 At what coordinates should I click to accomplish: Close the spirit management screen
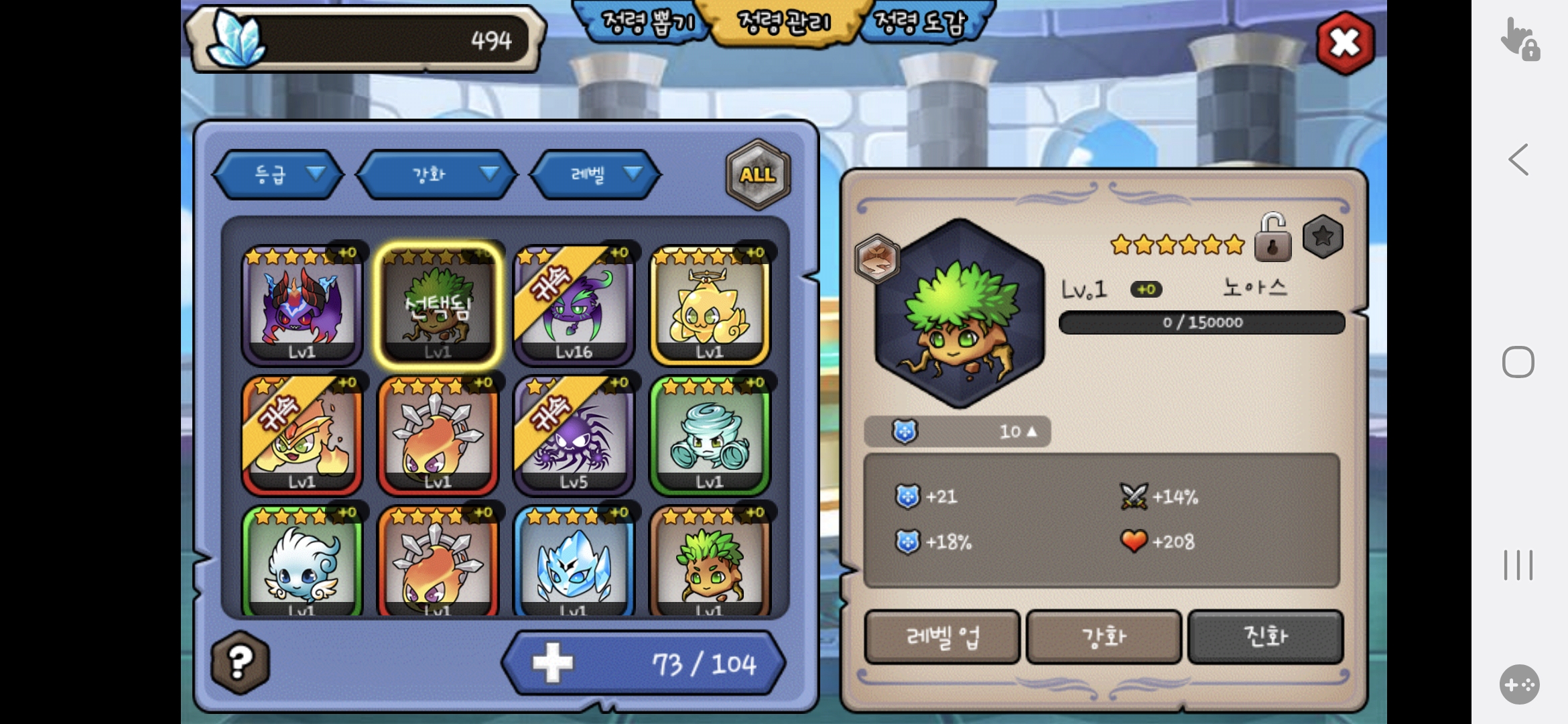(x=1344, y=44)
